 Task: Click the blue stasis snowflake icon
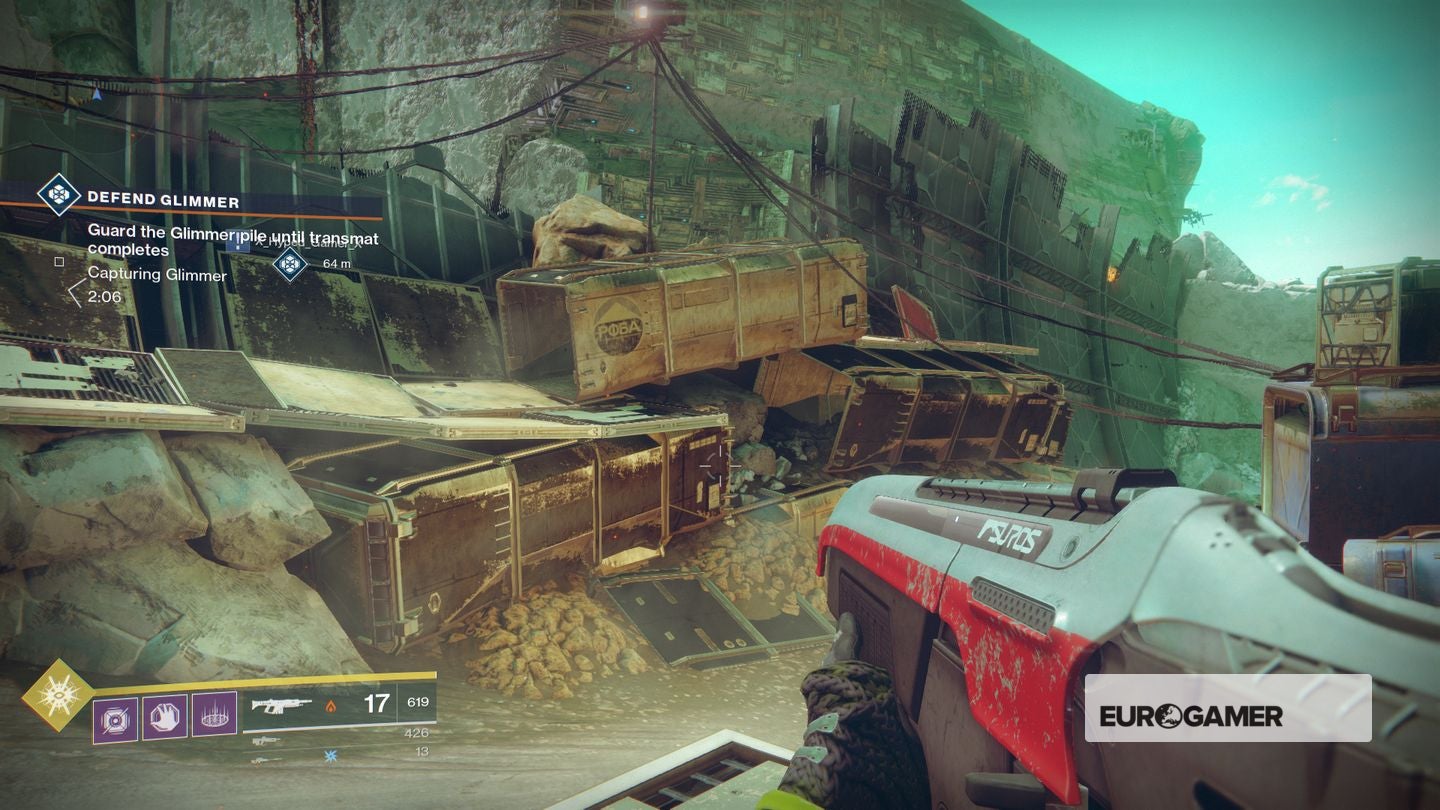(x=330, y=754)
